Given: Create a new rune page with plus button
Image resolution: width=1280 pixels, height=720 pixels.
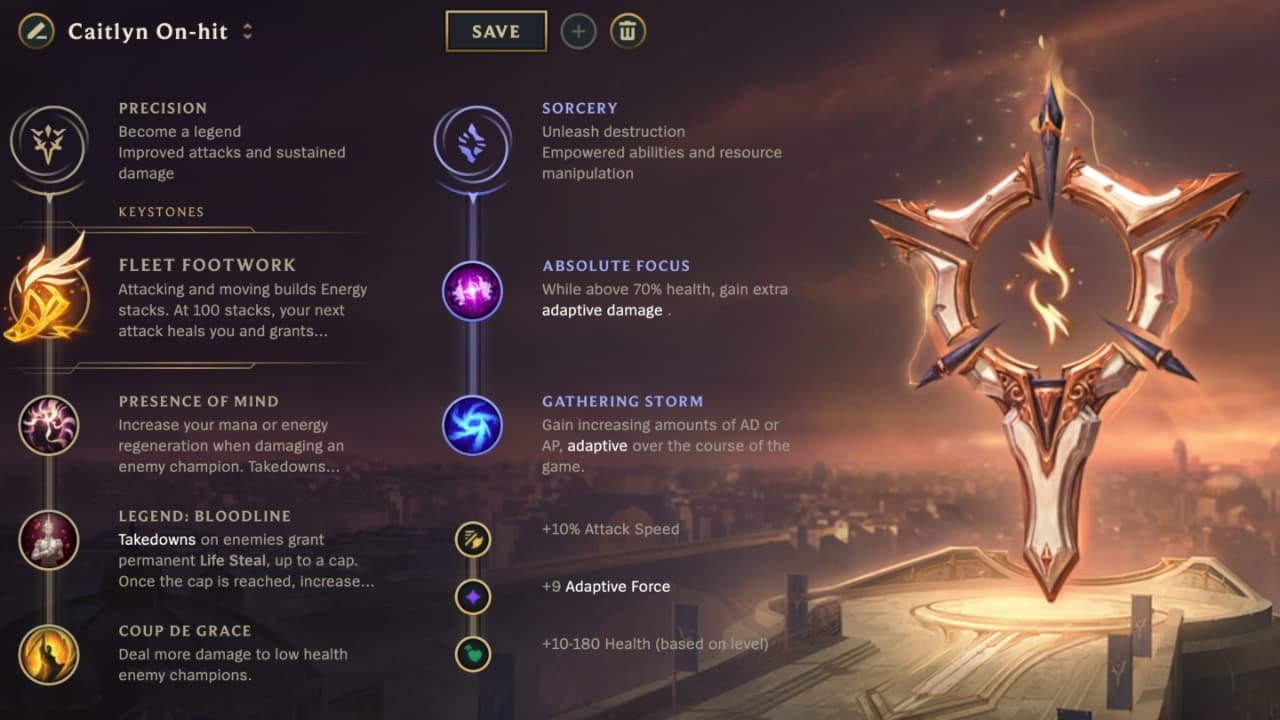Looking at the screenshot, I should 578,31.
